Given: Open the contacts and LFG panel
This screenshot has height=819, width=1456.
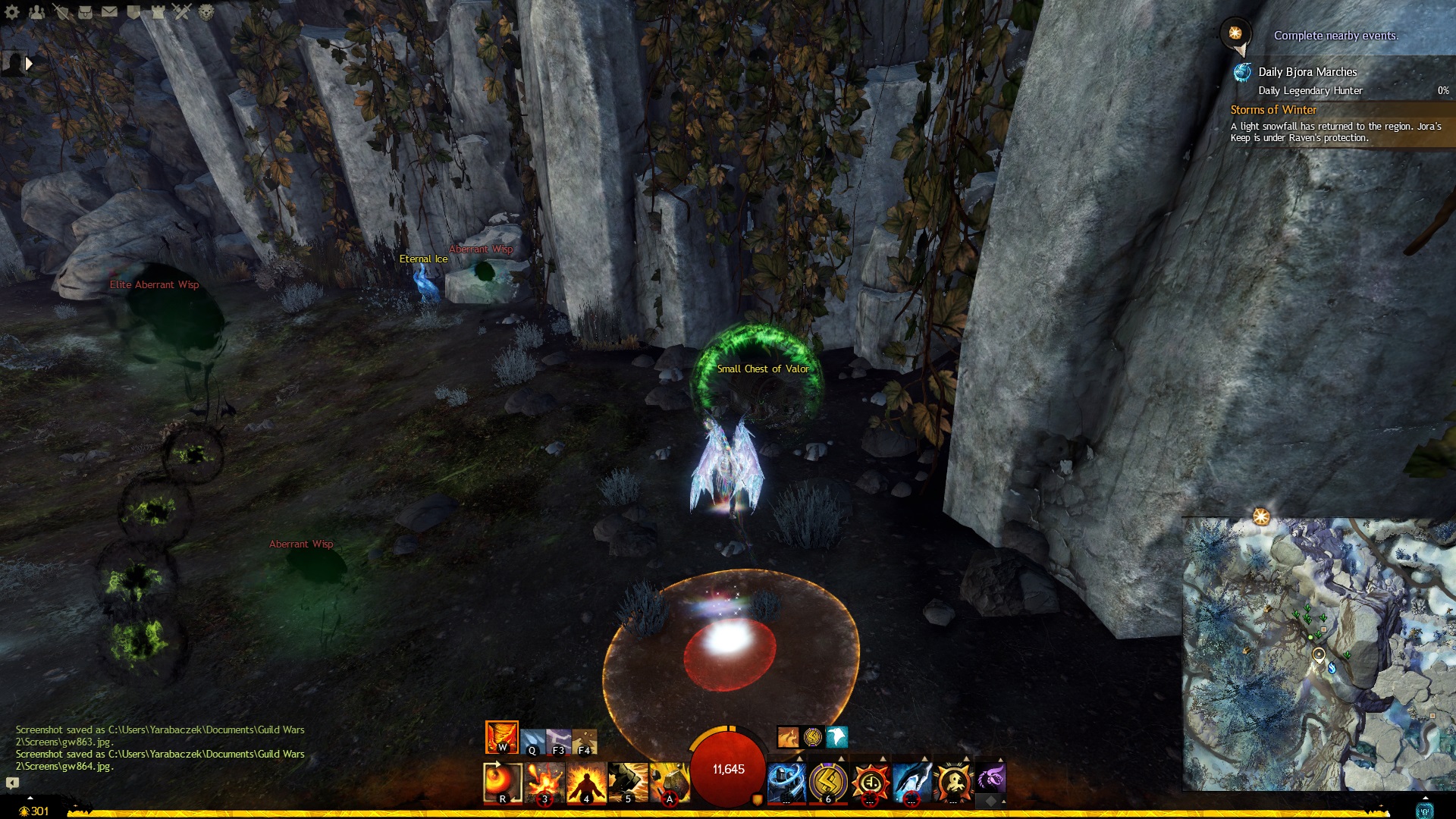Looking at the screenshot, I should click(36, 11).
